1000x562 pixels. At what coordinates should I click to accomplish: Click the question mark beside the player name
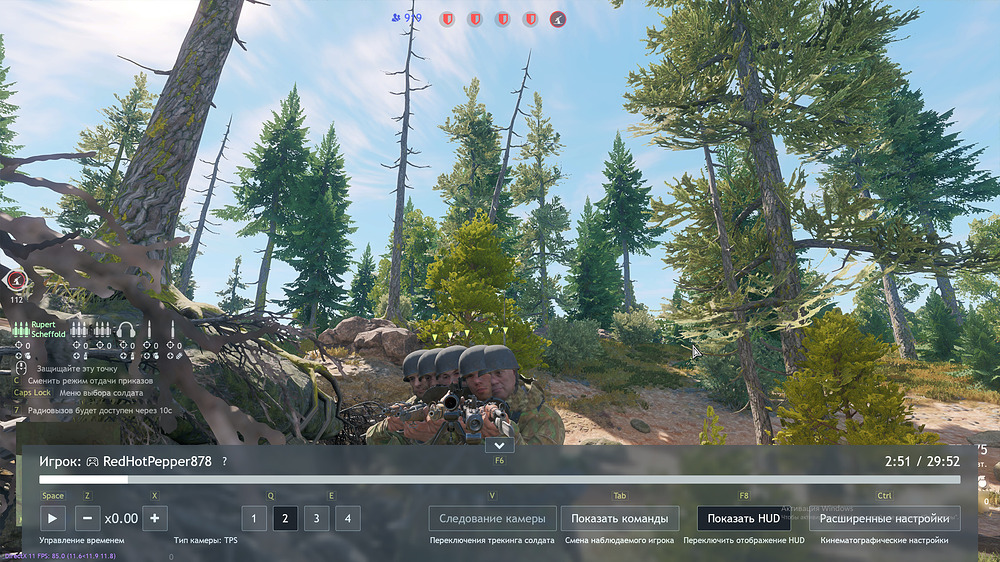point(224,461)
